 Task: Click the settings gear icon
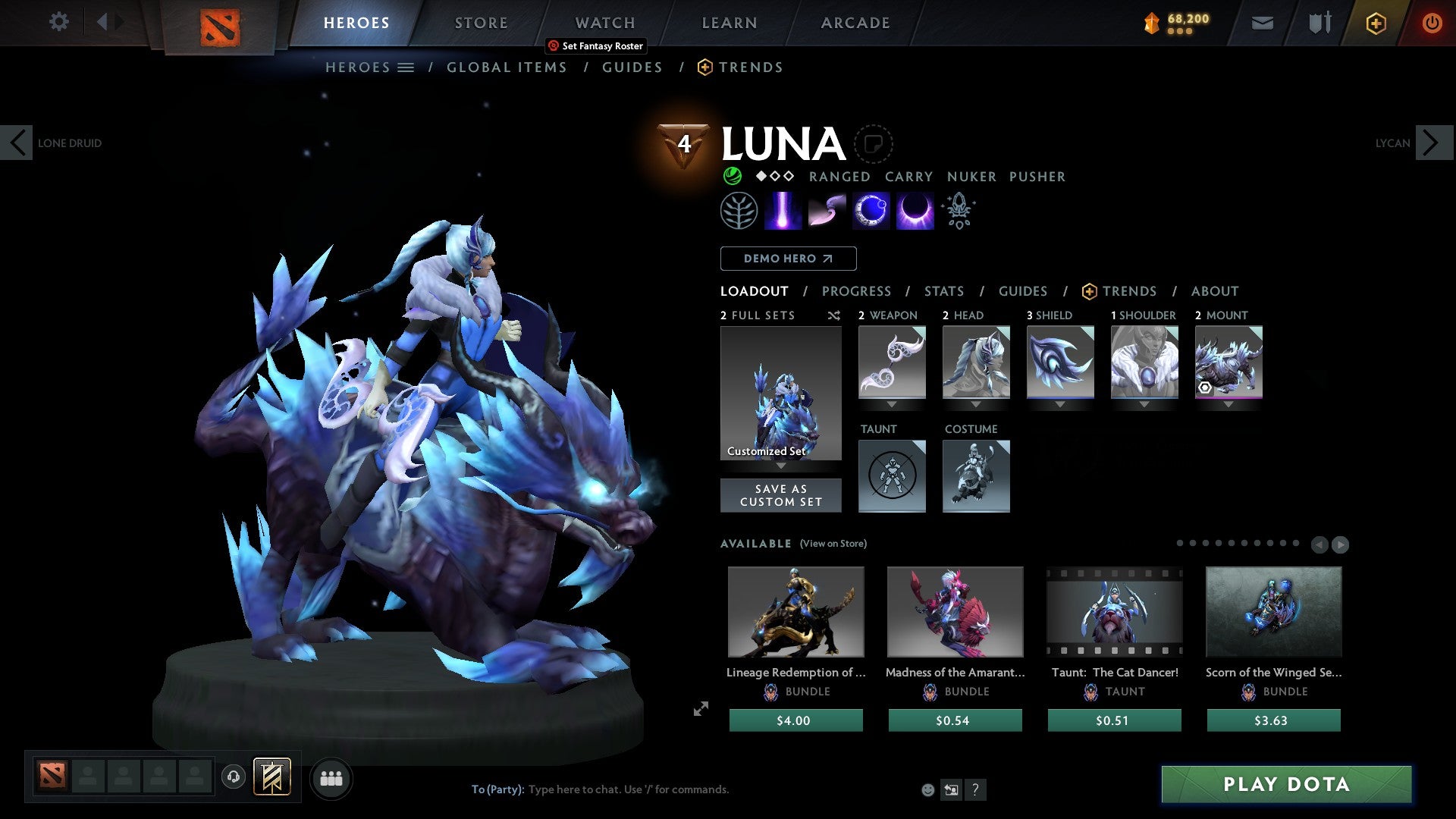tap(59, 22)
